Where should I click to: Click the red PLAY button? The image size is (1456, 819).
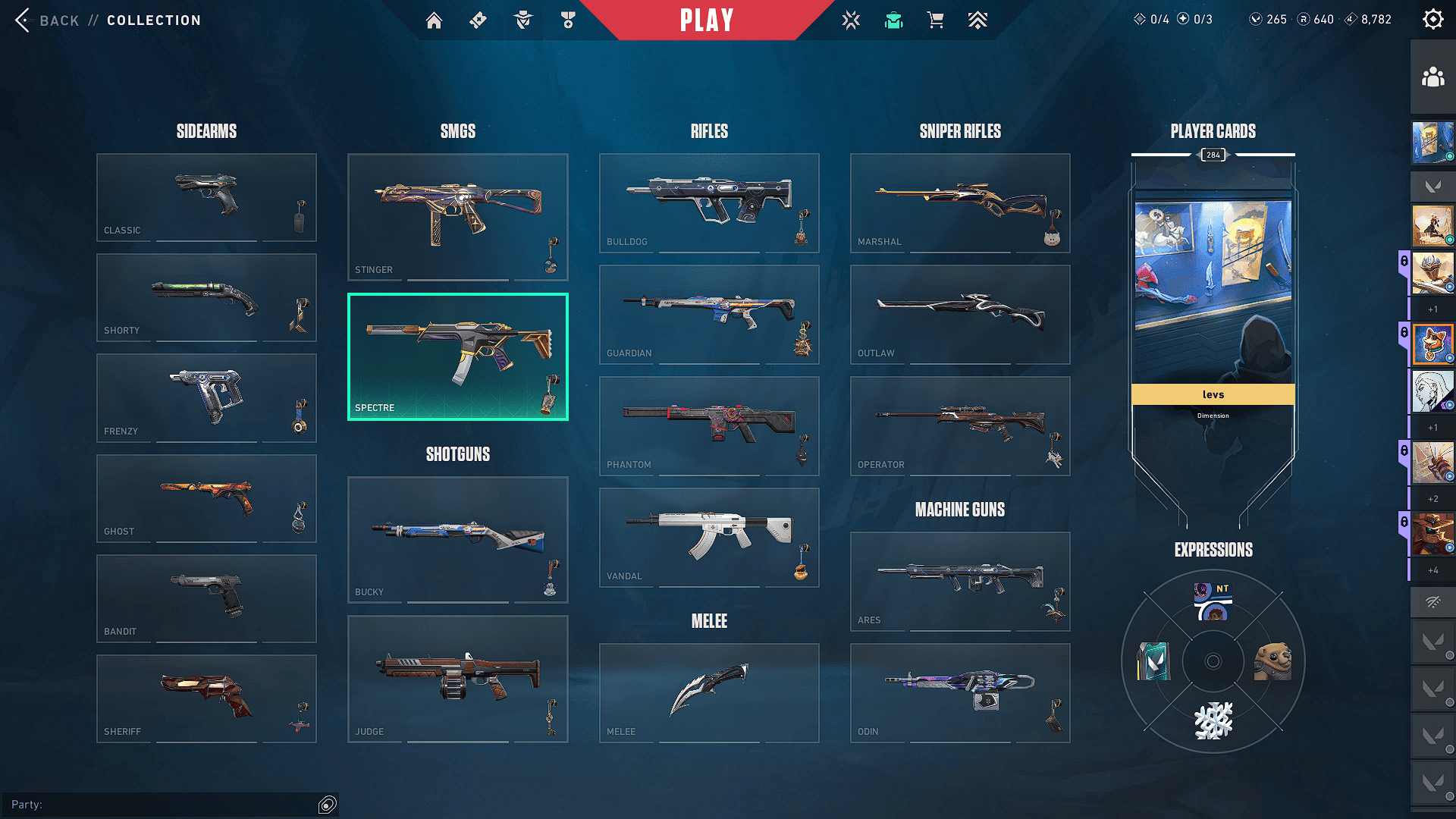click(707, 20)
